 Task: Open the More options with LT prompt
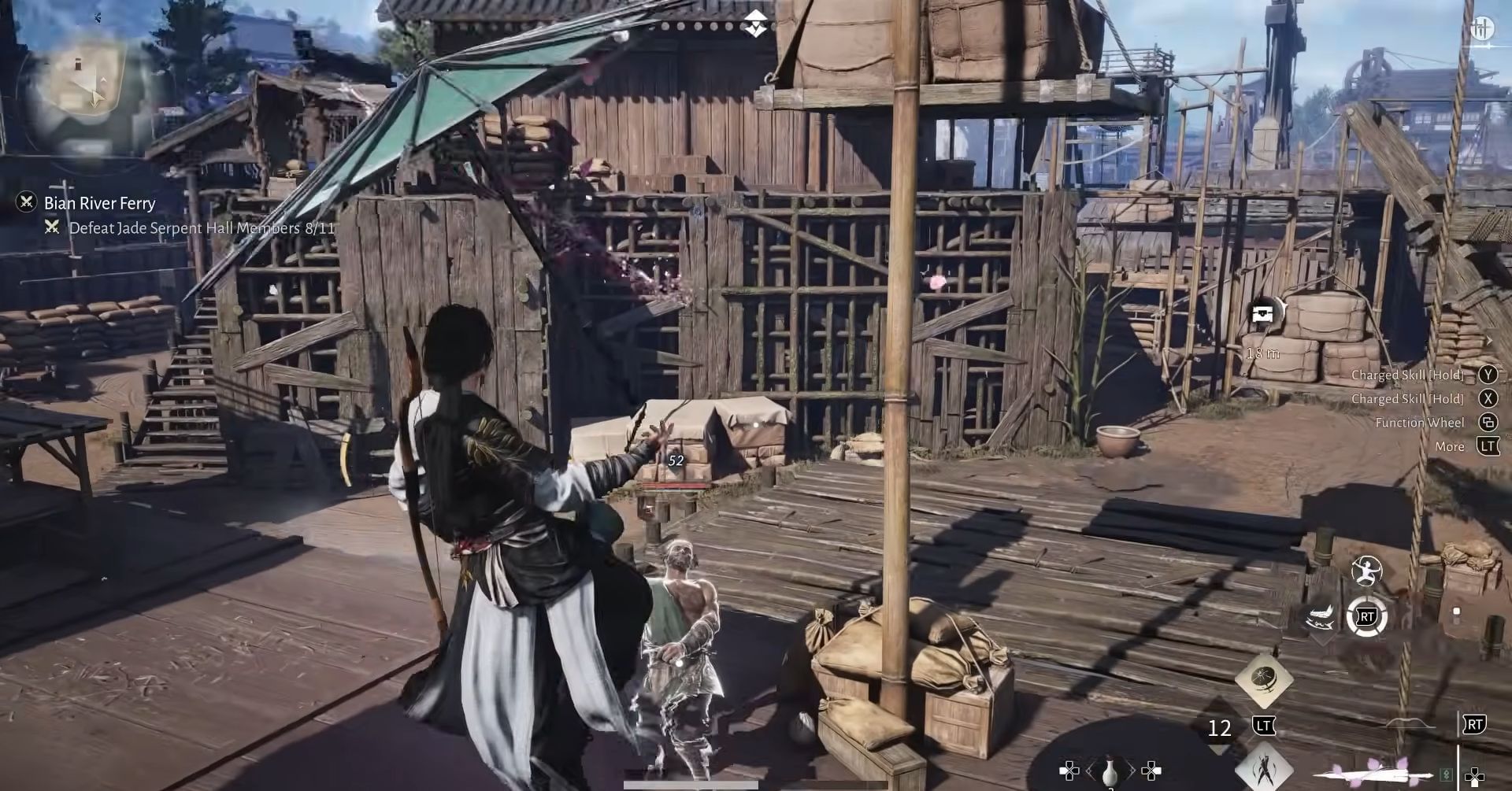[1487, 446]
